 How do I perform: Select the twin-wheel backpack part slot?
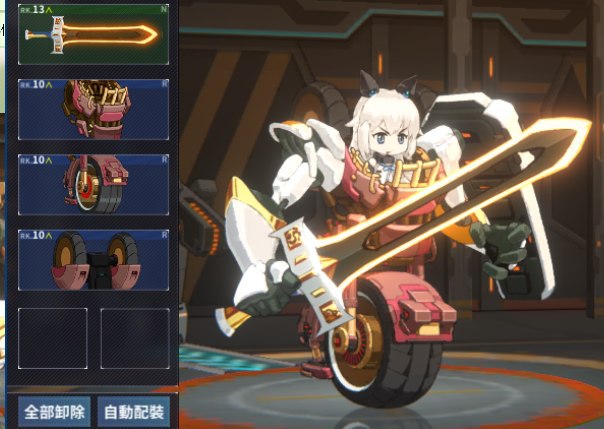pos(93,260)
